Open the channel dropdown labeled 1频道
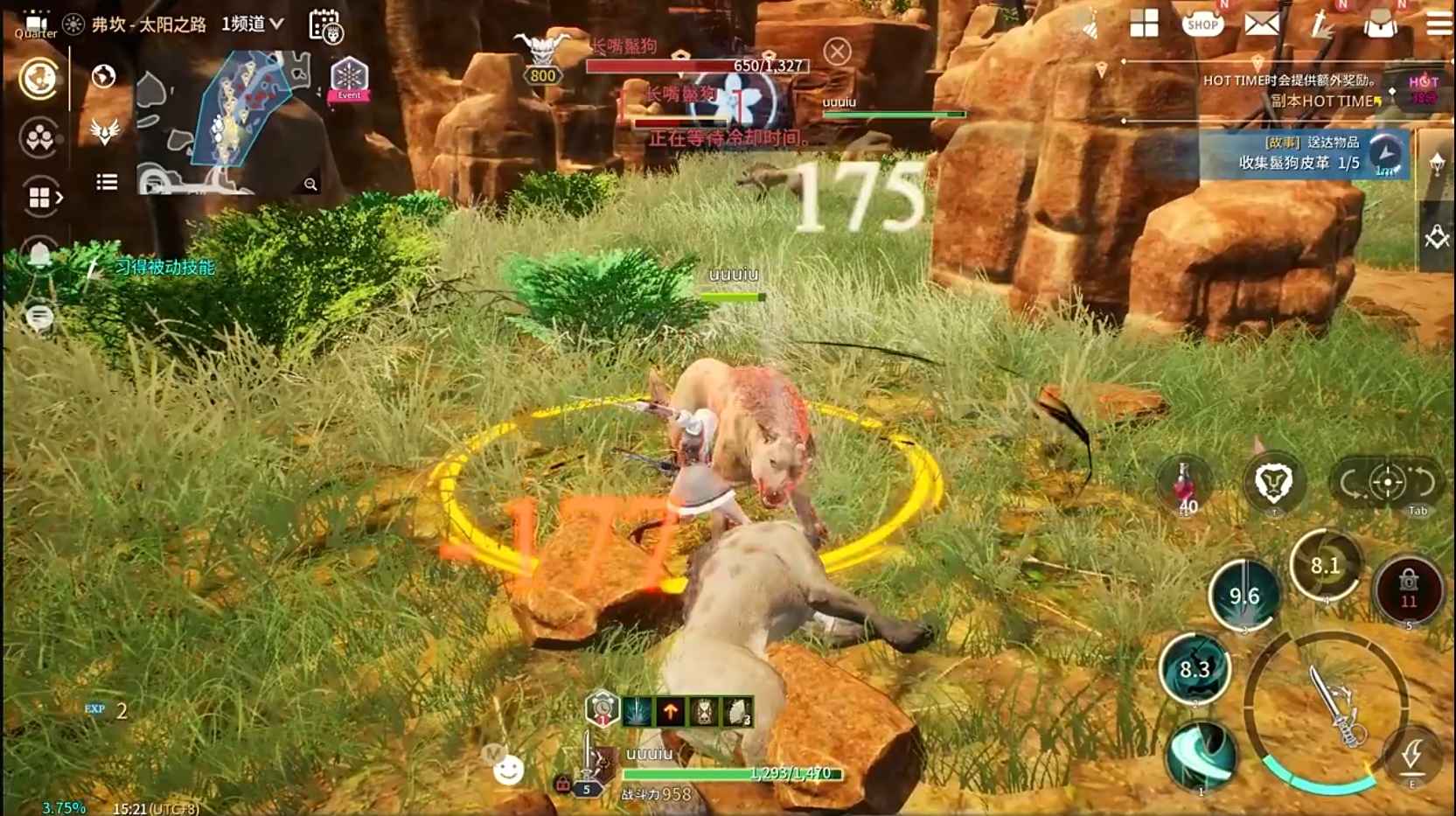 click(253, 24)
